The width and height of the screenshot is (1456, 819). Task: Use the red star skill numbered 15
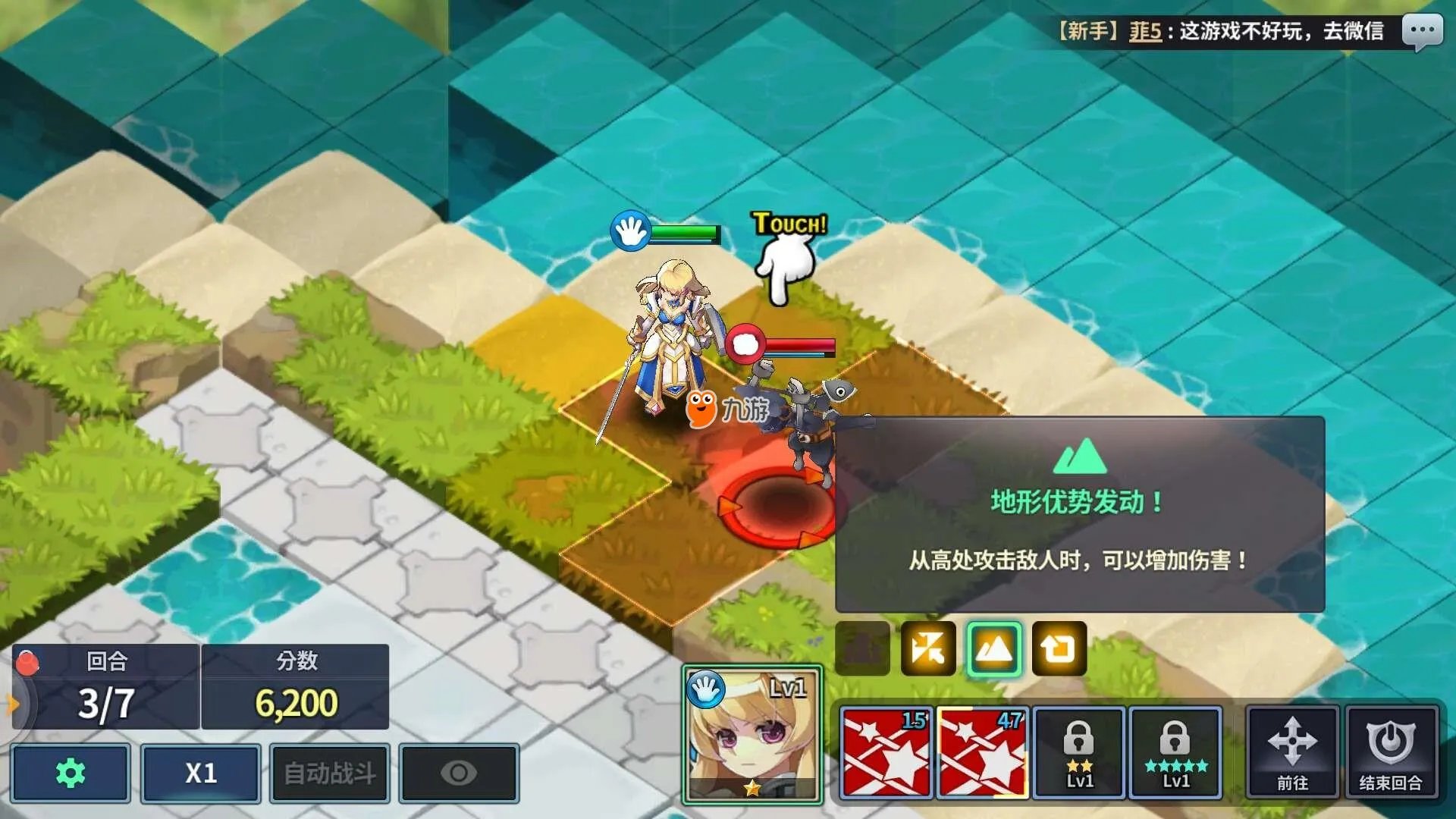coord(886,752)
